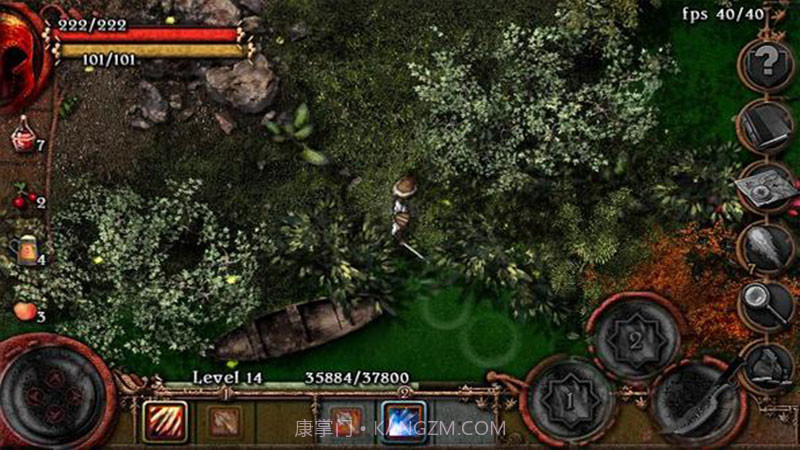Open the question mark help button

pyautogui.click(x=766, y=66)
